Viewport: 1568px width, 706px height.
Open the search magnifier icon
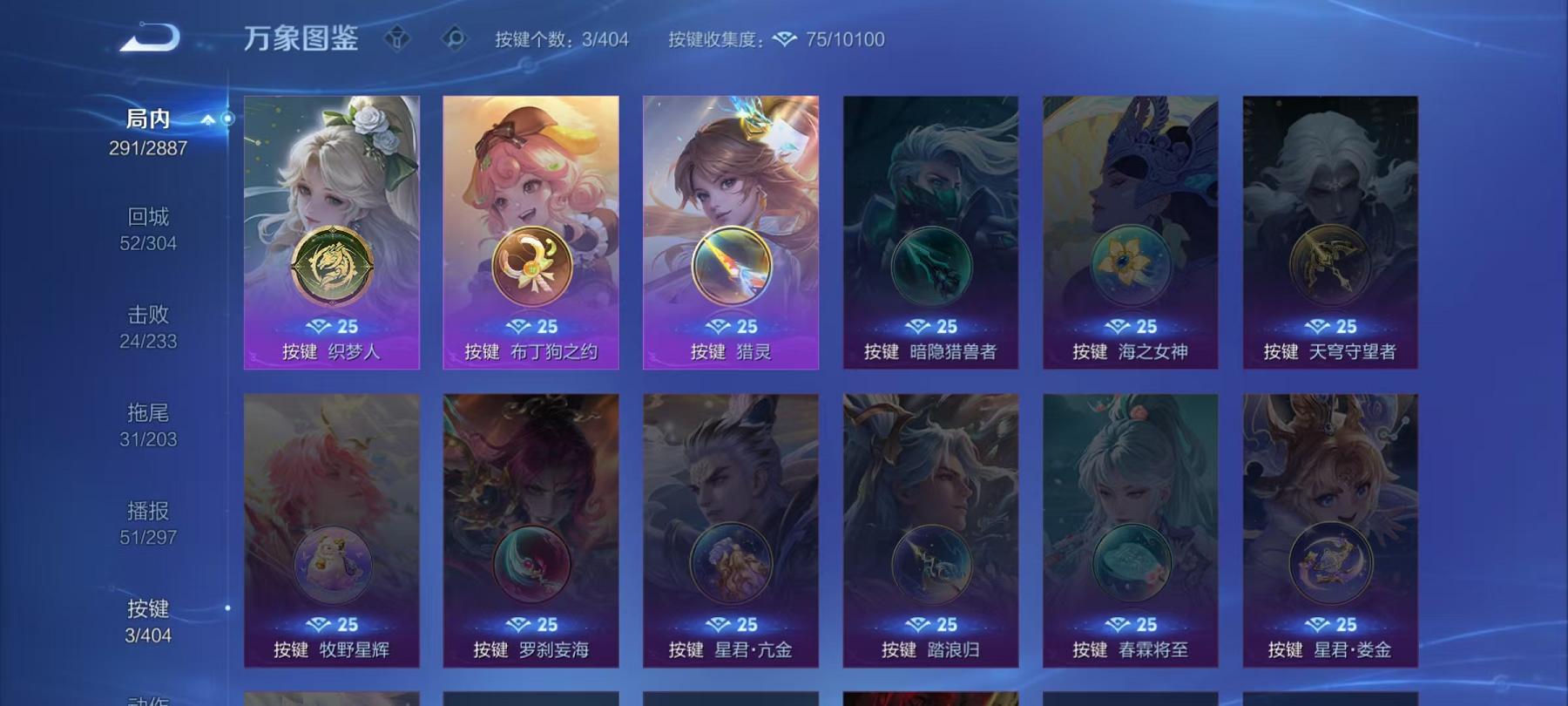pos(453,36)
